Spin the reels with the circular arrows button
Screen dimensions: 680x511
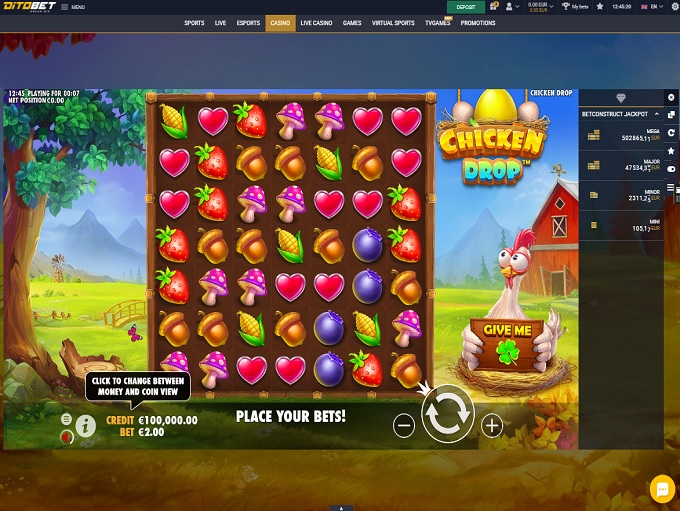point(447,413)
